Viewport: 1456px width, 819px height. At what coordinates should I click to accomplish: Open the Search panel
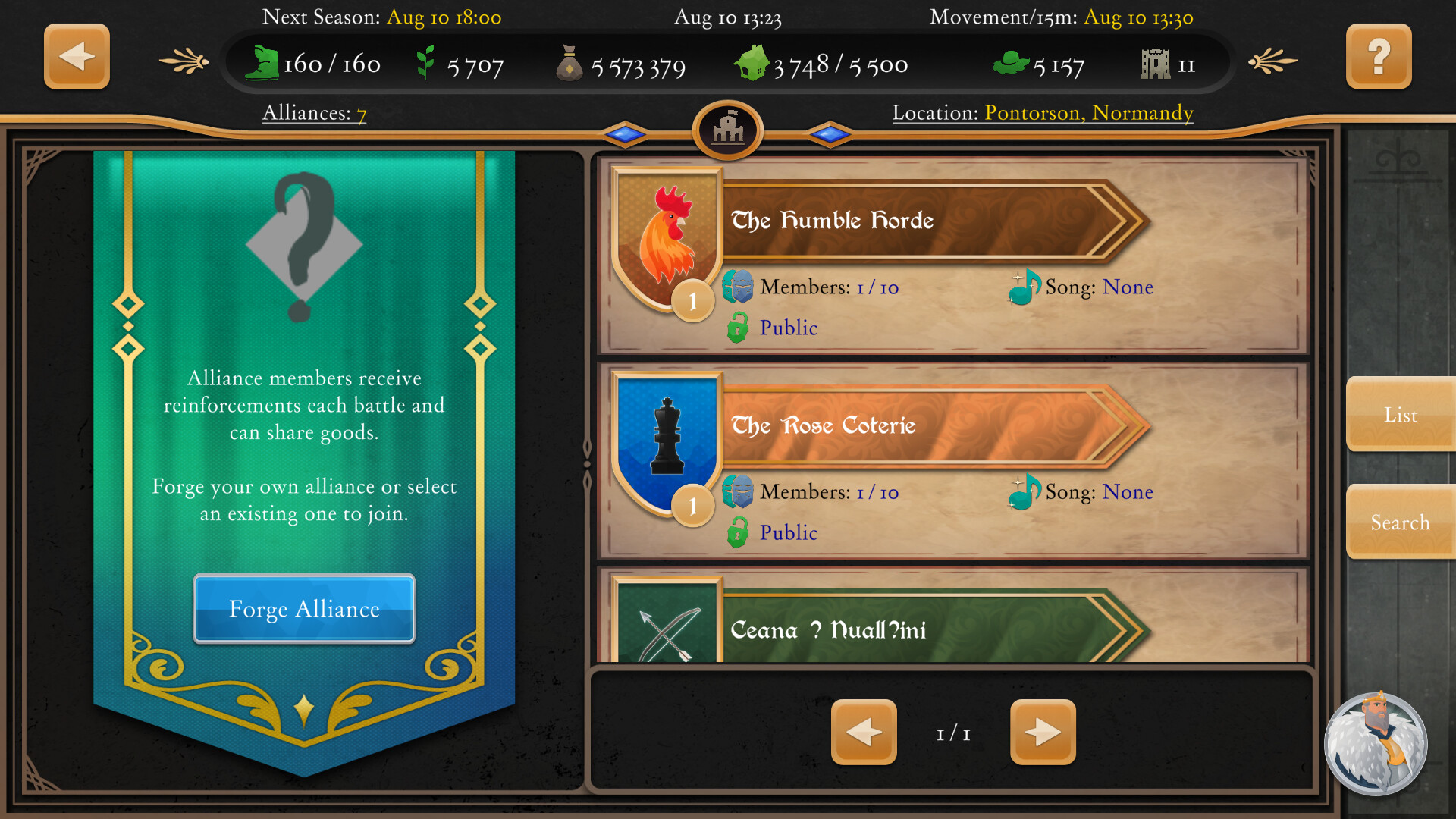[x=1400, y=522]
